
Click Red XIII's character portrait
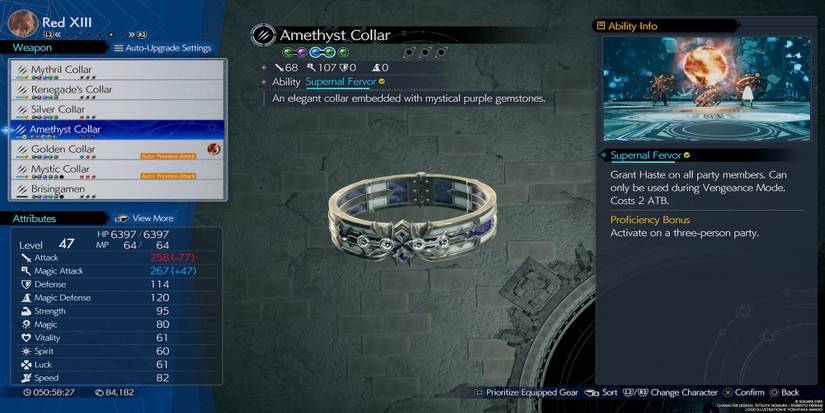(22, 22)
